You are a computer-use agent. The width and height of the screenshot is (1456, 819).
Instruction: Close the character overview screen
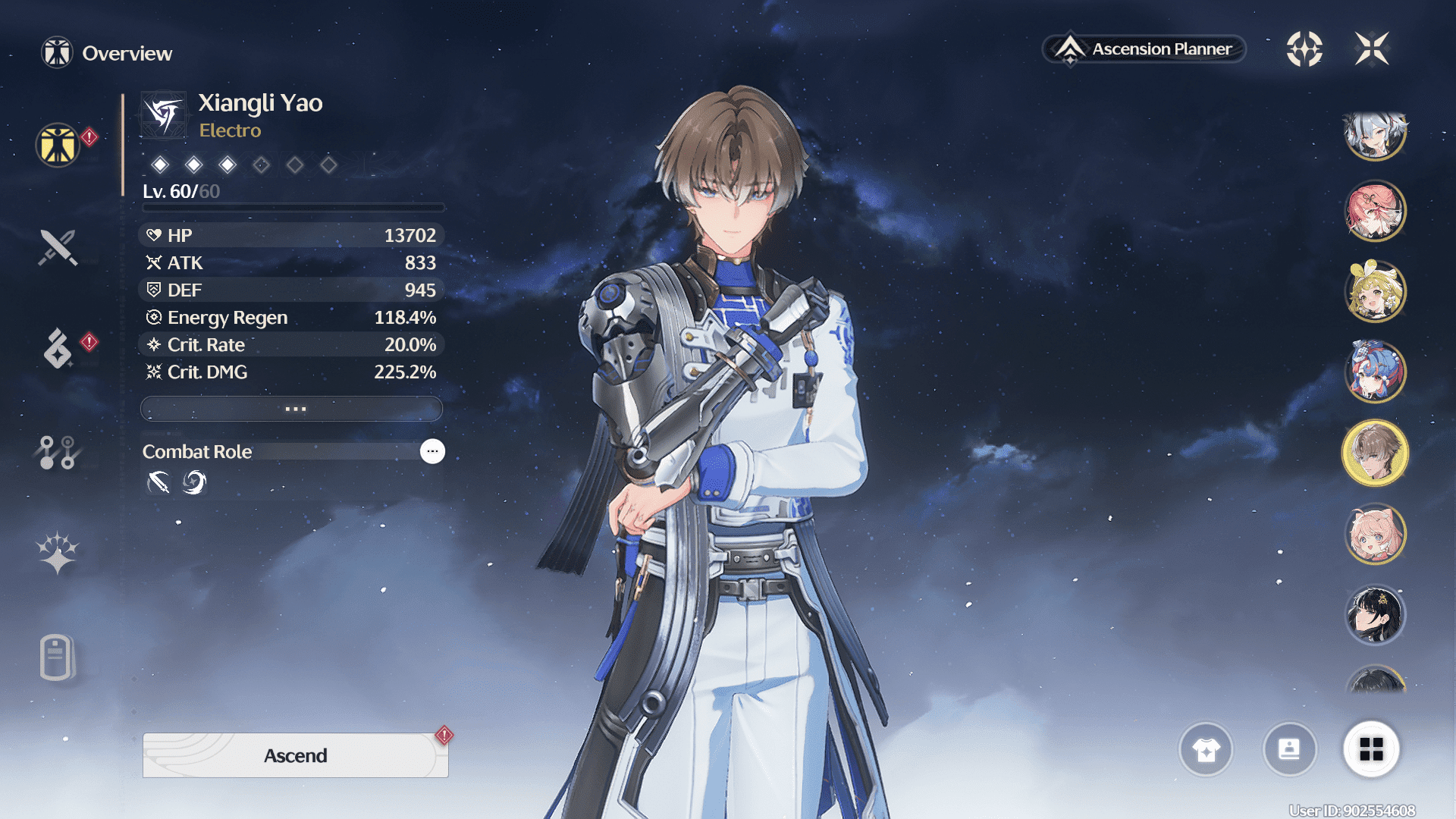pyautogui.click(x=1372, y=49)
